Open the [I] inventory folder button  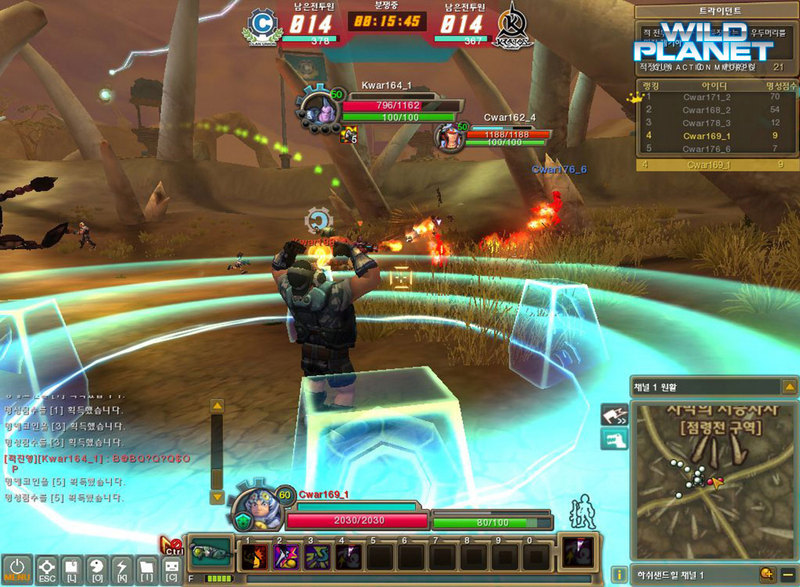pos(147,568)
